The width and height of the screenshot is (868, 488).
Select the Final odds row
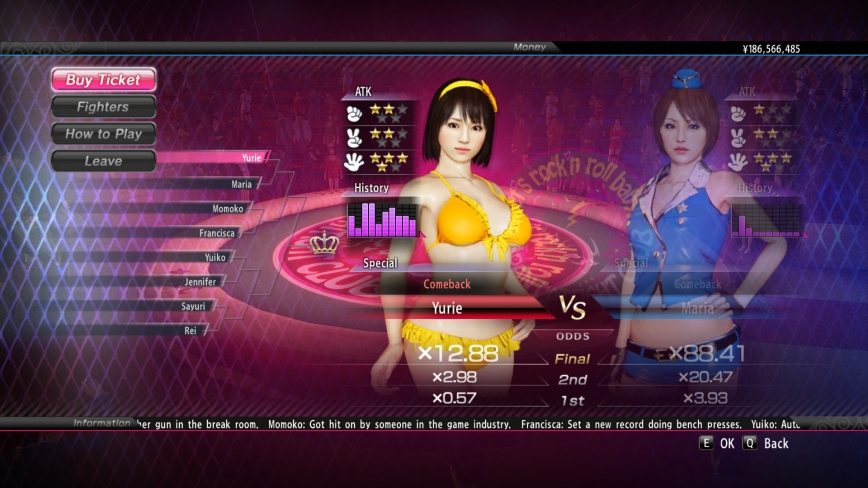572,359
